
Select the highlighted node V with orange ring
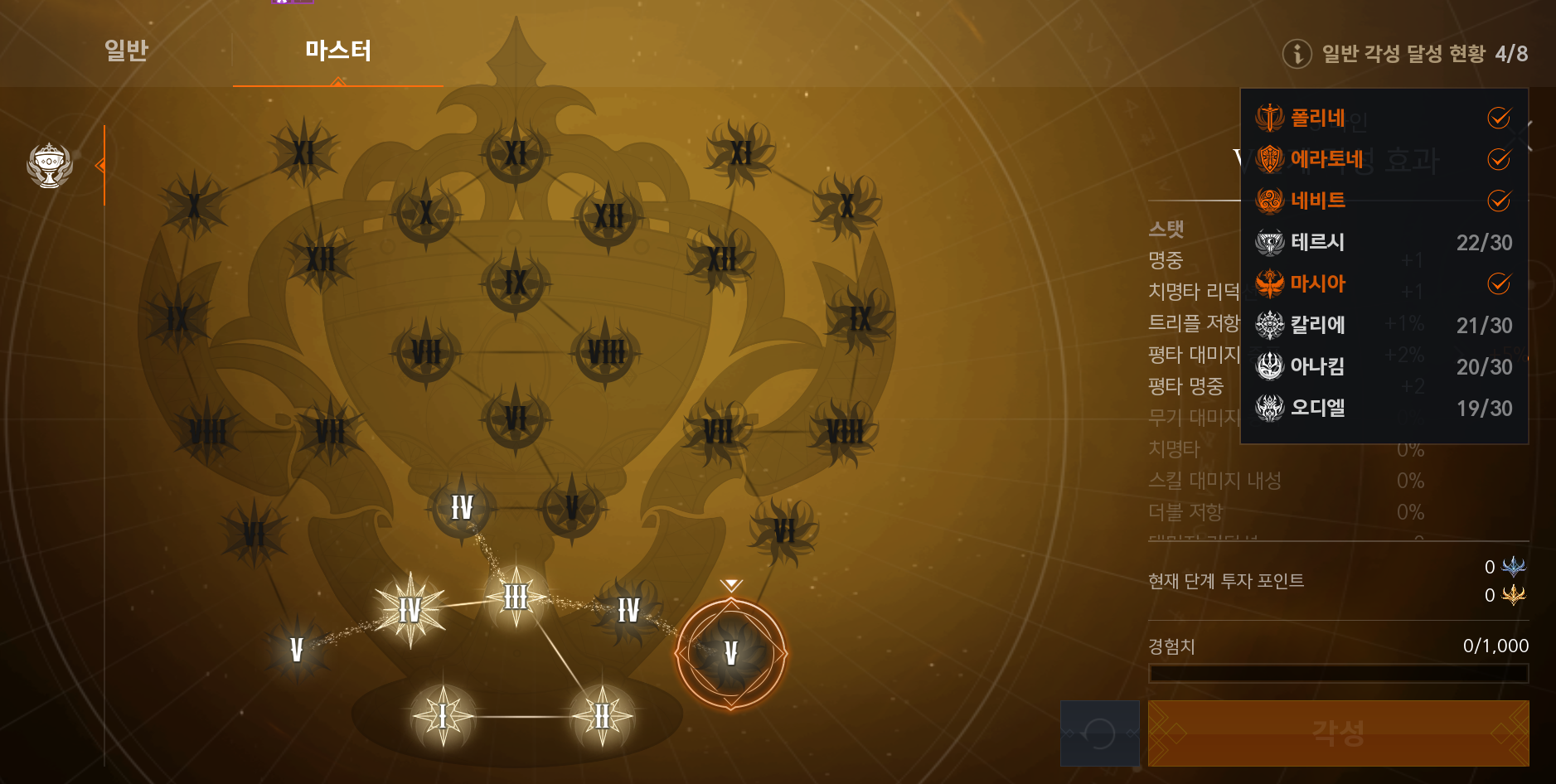[730, 653]
